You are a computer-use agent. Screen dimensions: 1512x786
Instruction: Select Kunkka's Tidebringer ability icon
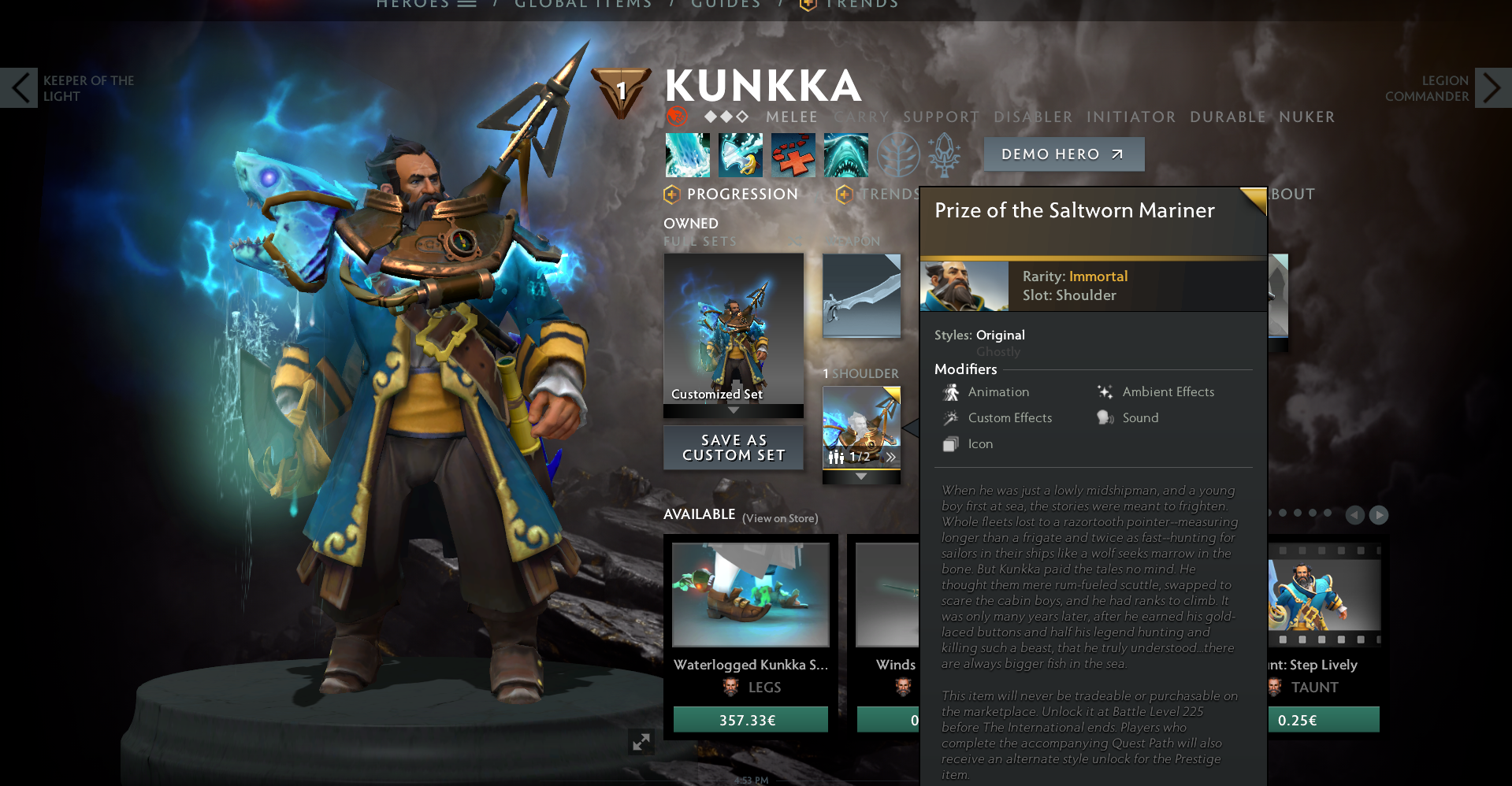pyautogui.click(x=740, y=155)
